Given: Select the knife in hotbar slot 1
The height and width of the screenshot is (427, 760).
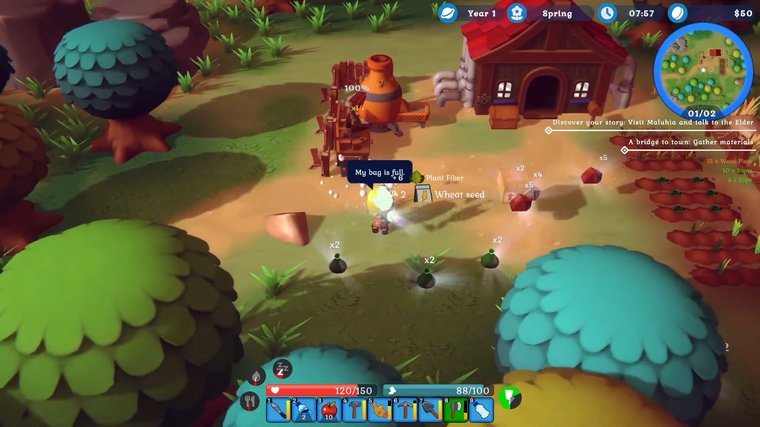Looking at the screenshot, I should (277, 409).
